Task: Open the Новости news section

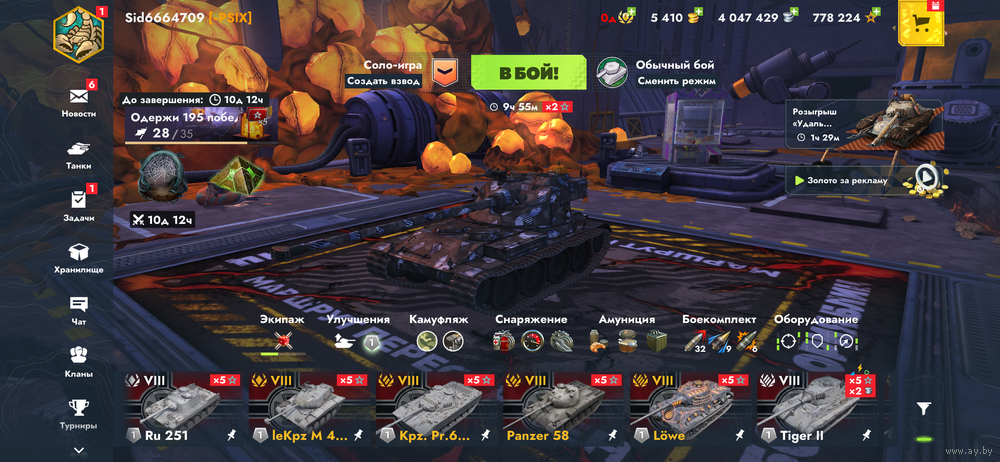Action: pos(79,101)
